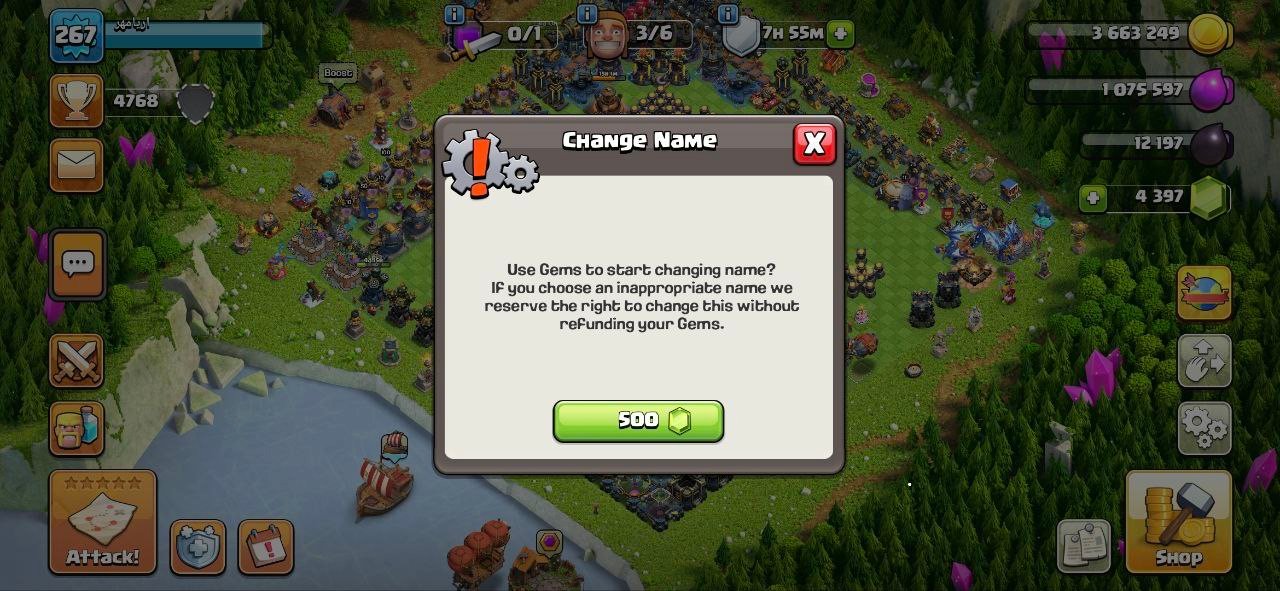
Task: Open the Shop
Action: pos(1178,522)
